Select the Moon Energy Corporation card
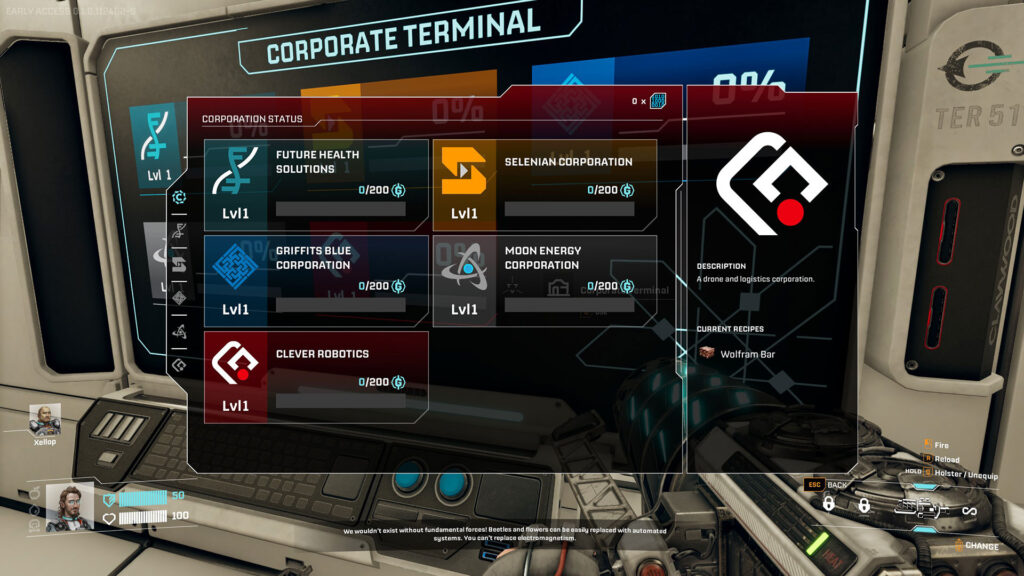The width and height of the screenshot is (1024, 576). pyautogui.click(x=544, y=281)
